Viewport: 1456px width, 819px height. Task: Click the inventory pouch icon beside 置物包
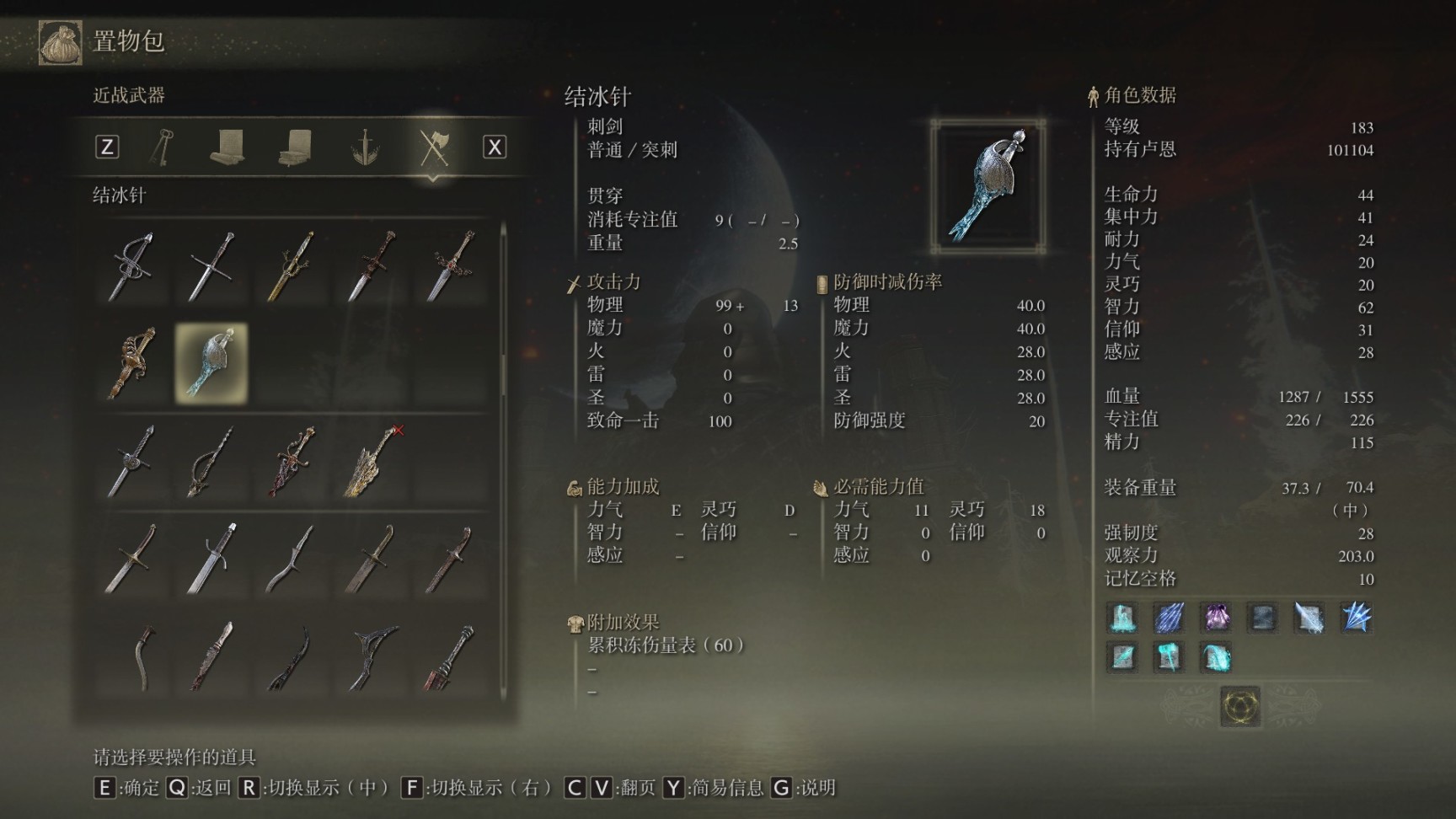pos(61,41)
